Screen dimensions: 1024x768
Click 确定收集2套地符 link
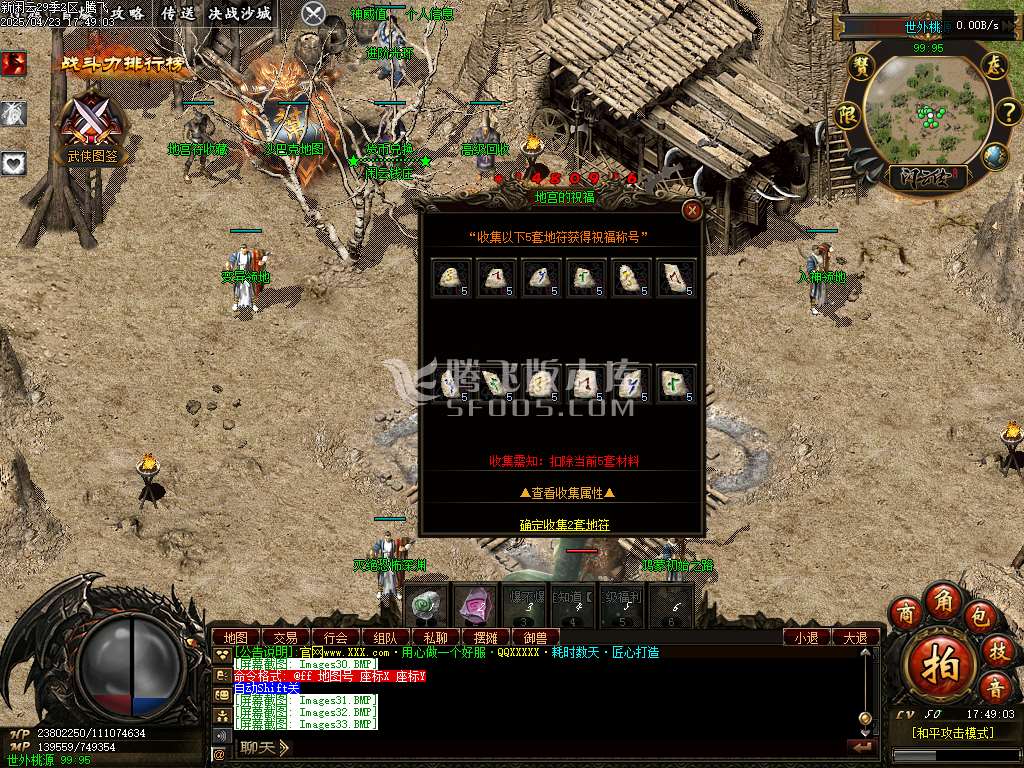(x=564, y=525)
